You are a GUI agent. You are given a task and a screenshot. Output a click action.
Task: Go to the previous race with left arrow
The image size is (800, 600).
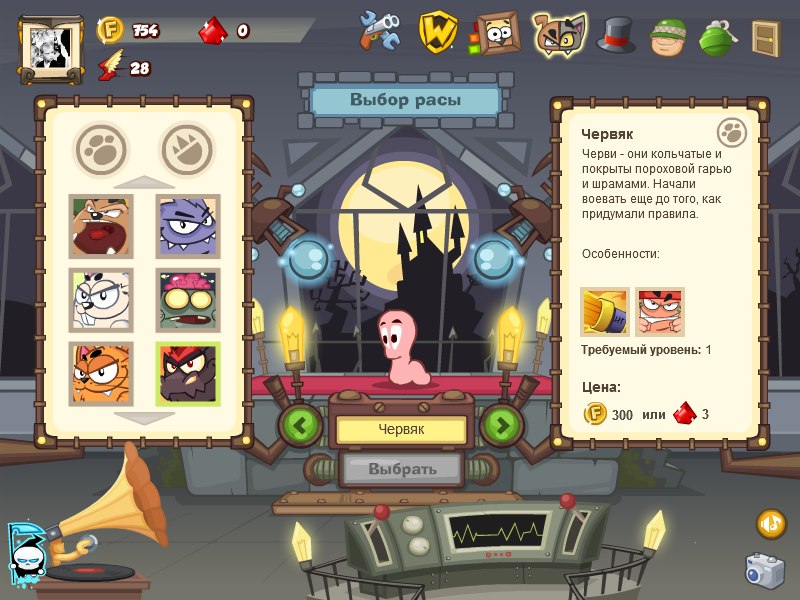[300, 426]
